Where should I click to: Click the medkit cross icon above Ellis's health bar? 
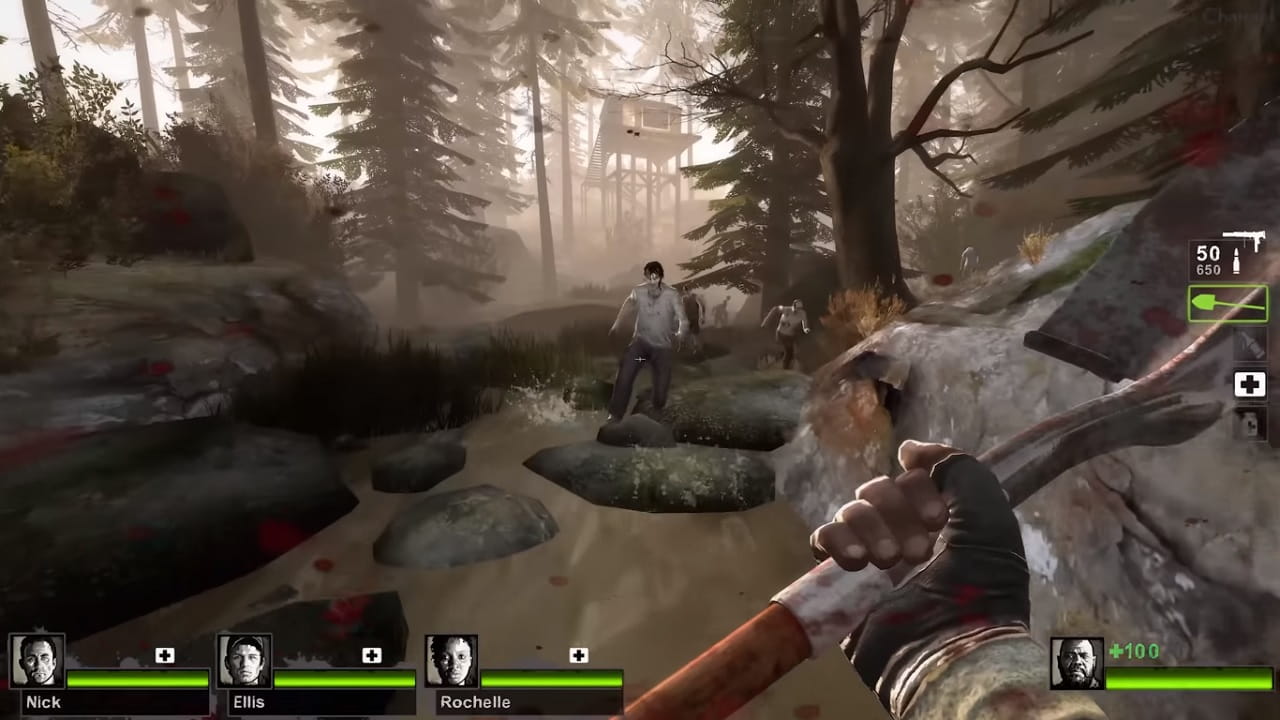click(373, 655)
